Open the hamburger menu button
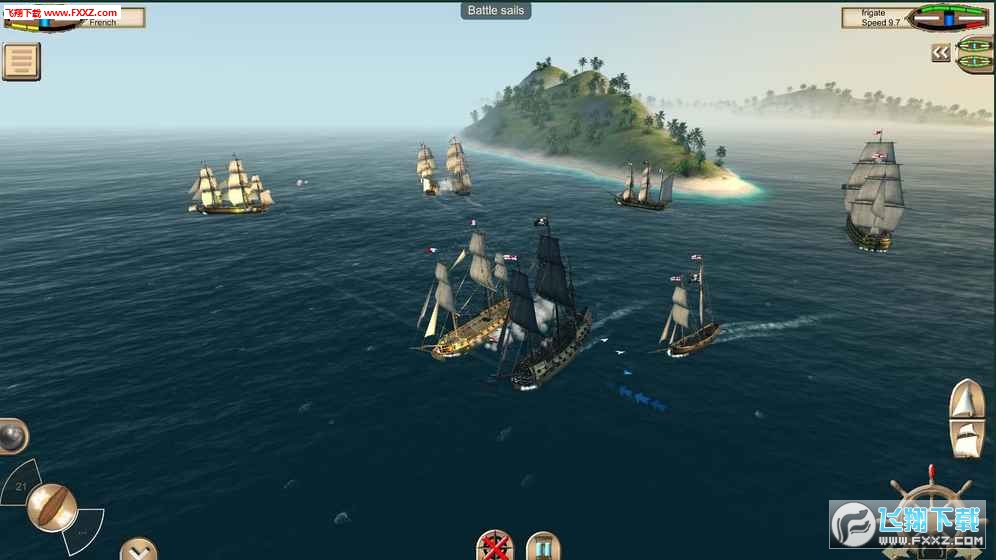The width and height of the screenshot is (996, 560). 21,61
